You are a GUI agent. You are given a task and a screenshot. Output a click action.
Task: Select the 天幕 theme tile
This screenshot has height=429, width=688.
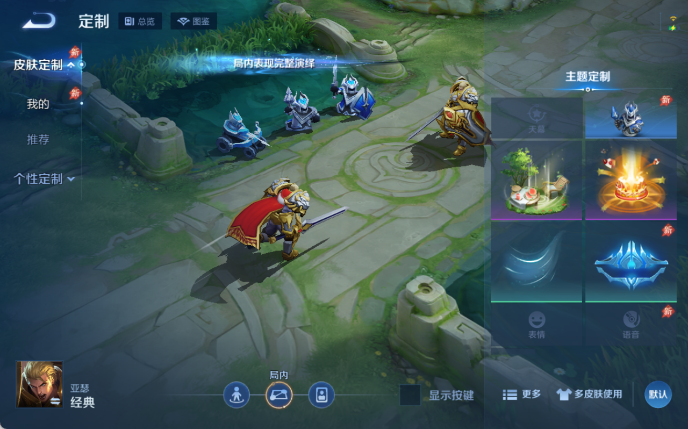[537, 118]
